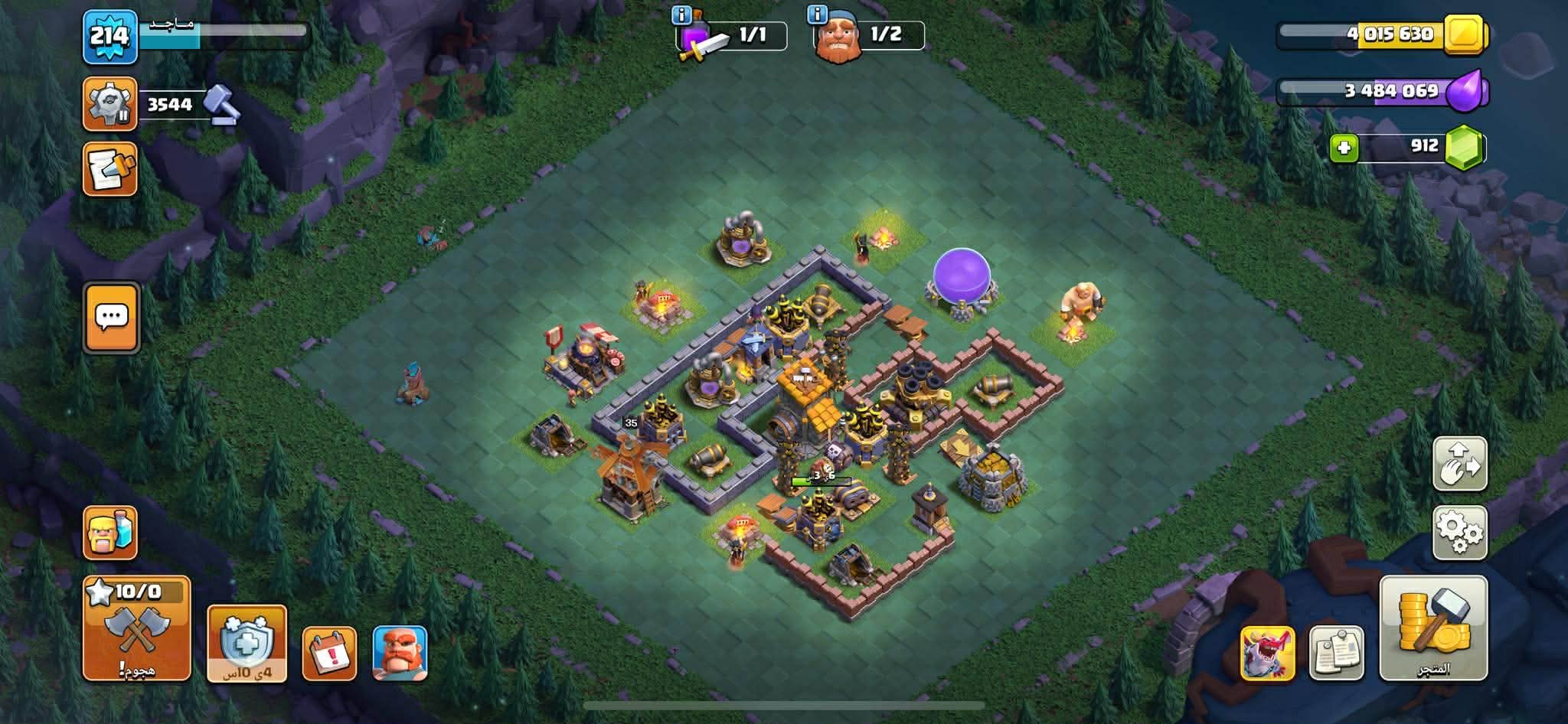Viewport: 1568px width, 724px height.
Task: Open the calendar events button
Action: tap(329, 653)
